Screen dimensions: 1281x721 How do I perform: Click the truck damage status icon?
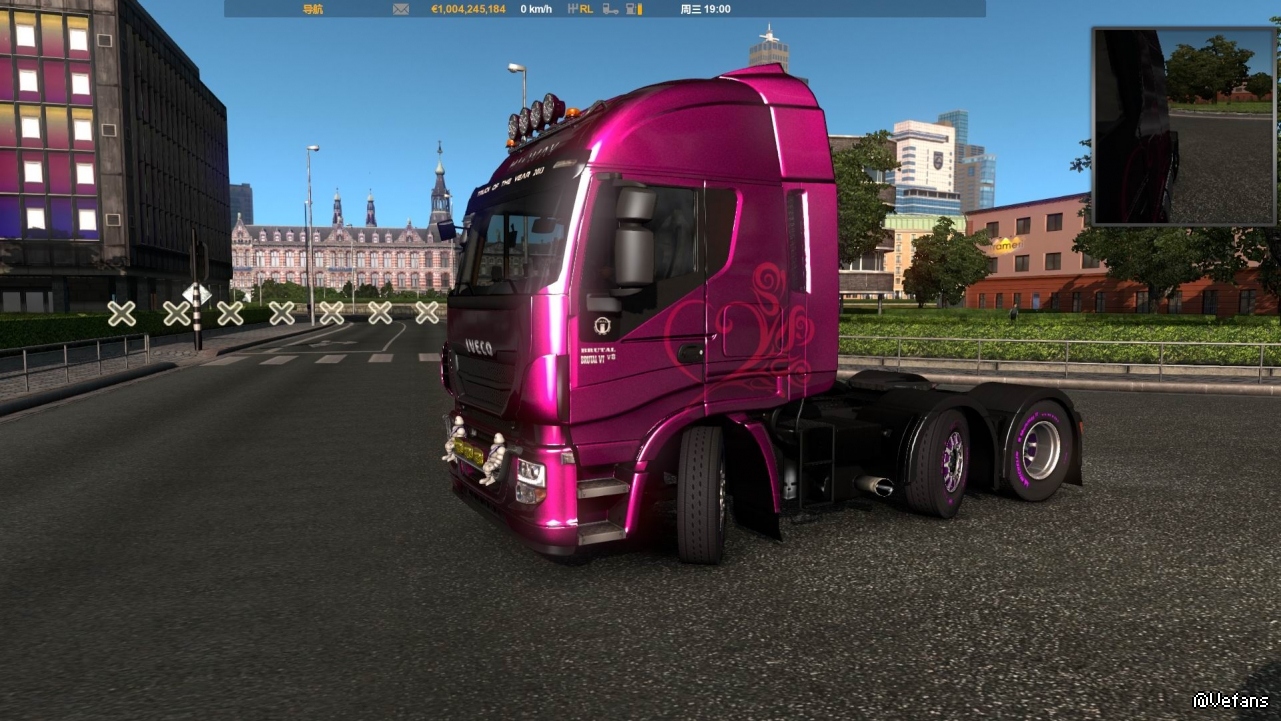(x=610, y=9)
